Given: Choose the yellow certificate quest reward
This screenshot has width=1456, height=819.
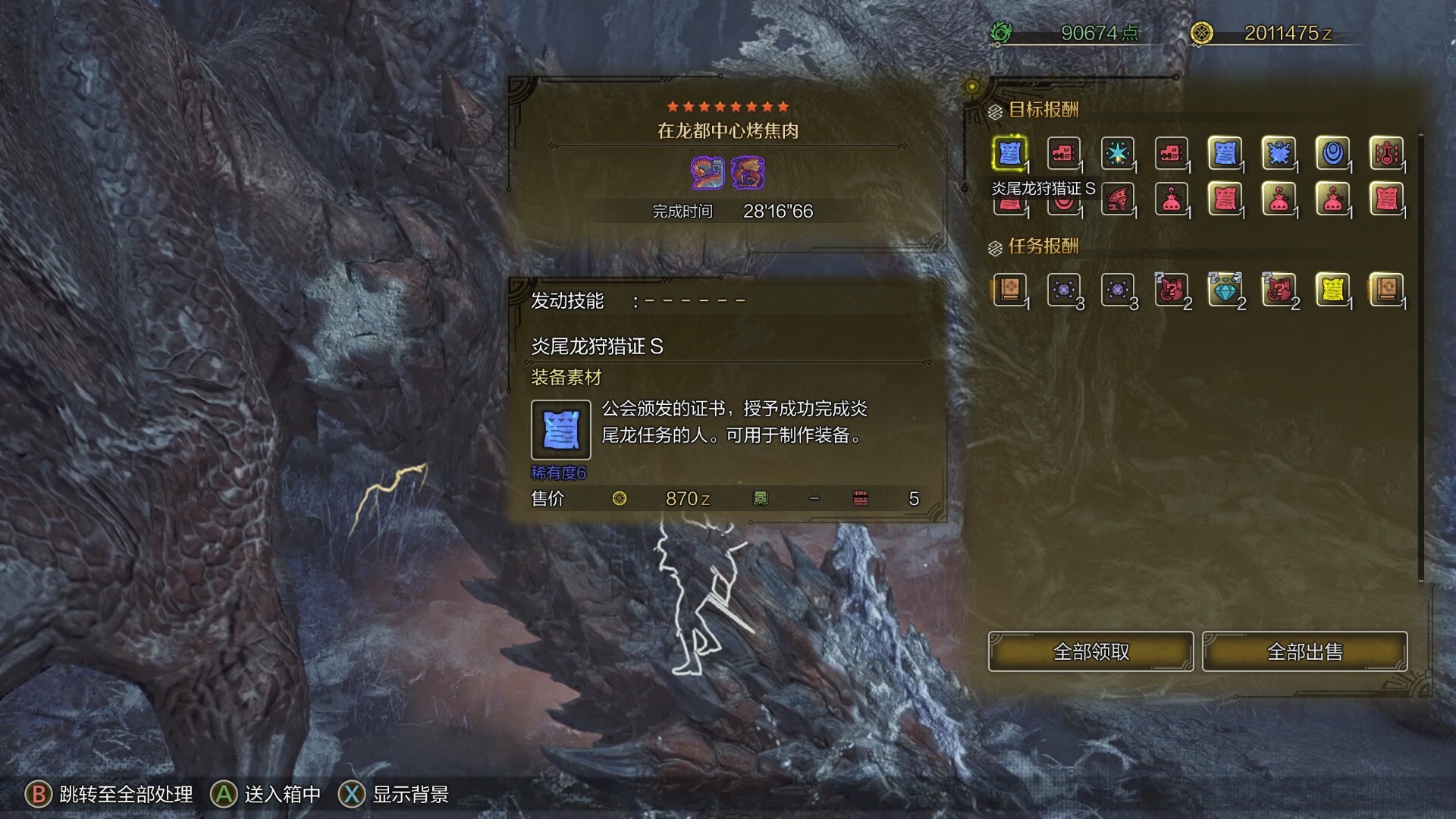Looking at the screenshot, I should click(1332, 289).
